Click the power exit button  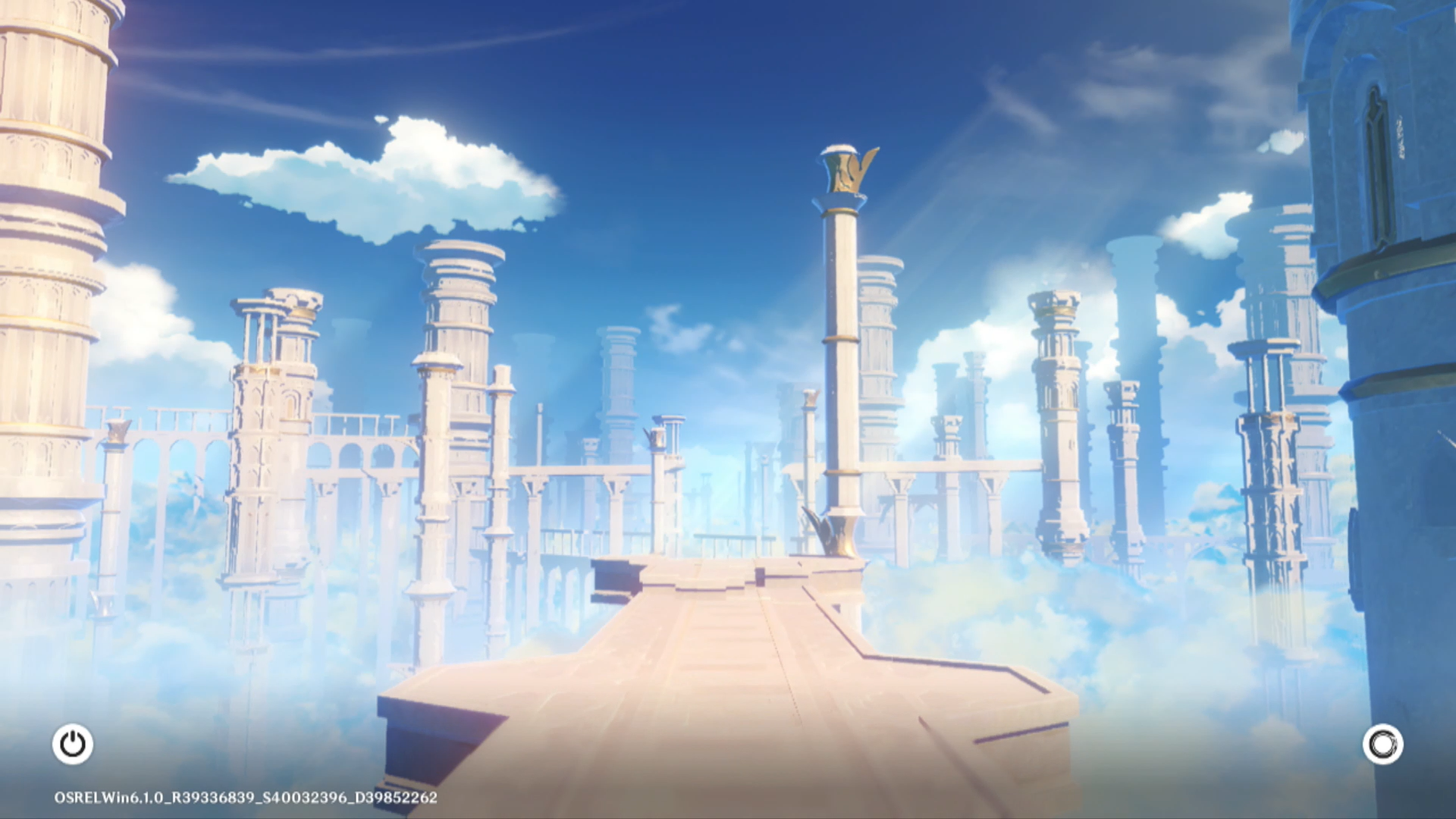73,744
